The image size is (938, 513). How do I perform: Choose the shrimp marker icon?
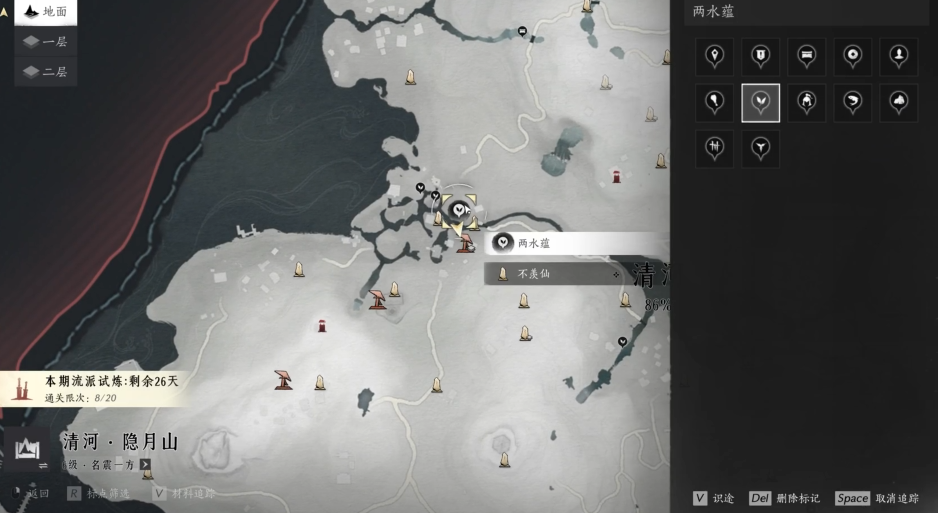(x=852, y=103)
